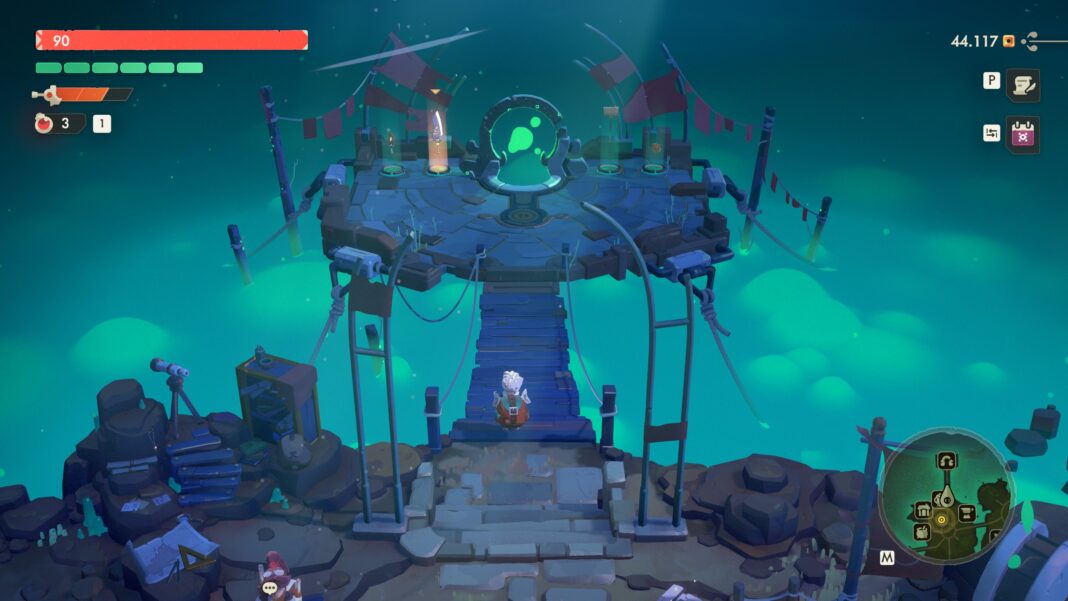Use the red health potion
Image resolution: width=1068 pixels, height=601 pixels.
[43, 124]
